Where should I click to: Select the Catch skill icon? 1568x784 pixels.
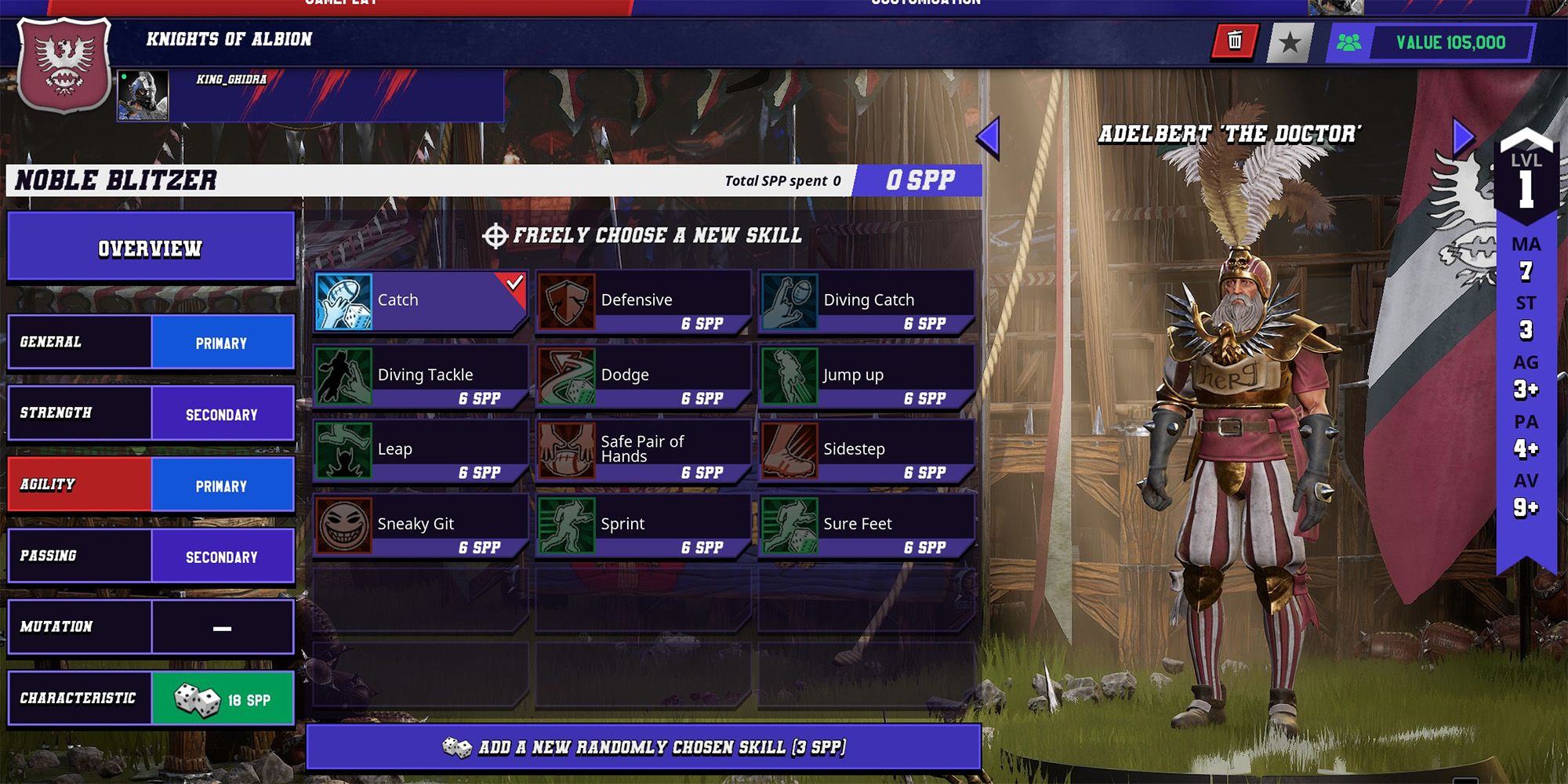point(345,299)
